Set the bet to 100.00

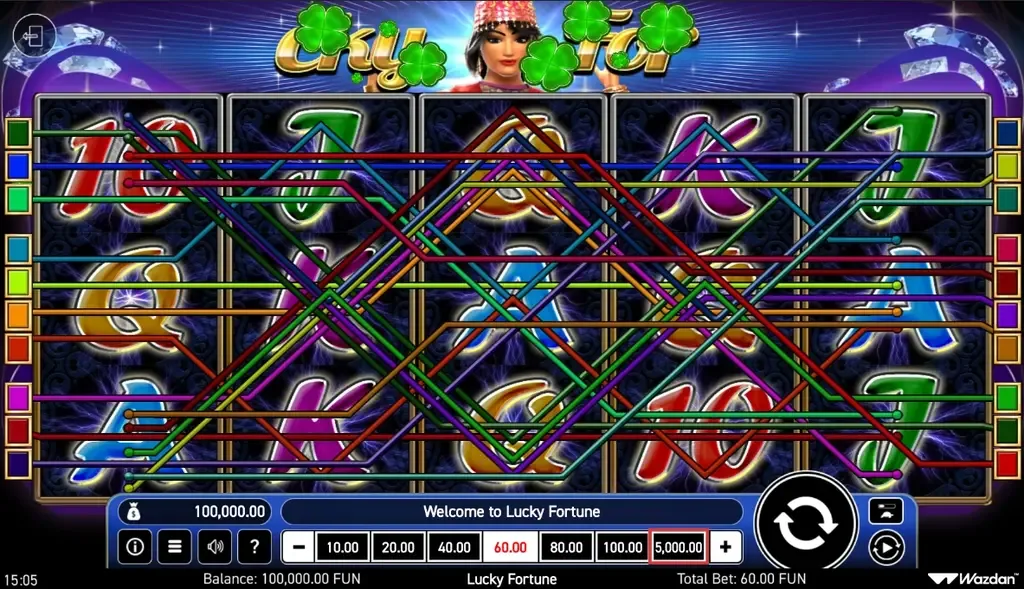622,547
